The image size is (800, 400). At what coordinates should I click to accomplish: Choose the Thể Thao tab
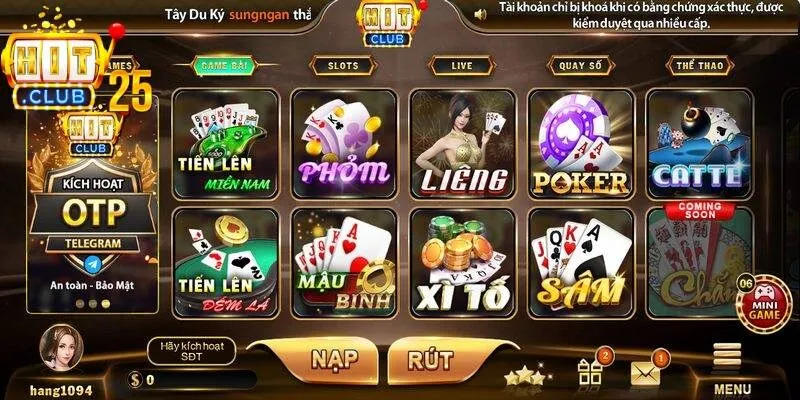[x=698, y=65]
